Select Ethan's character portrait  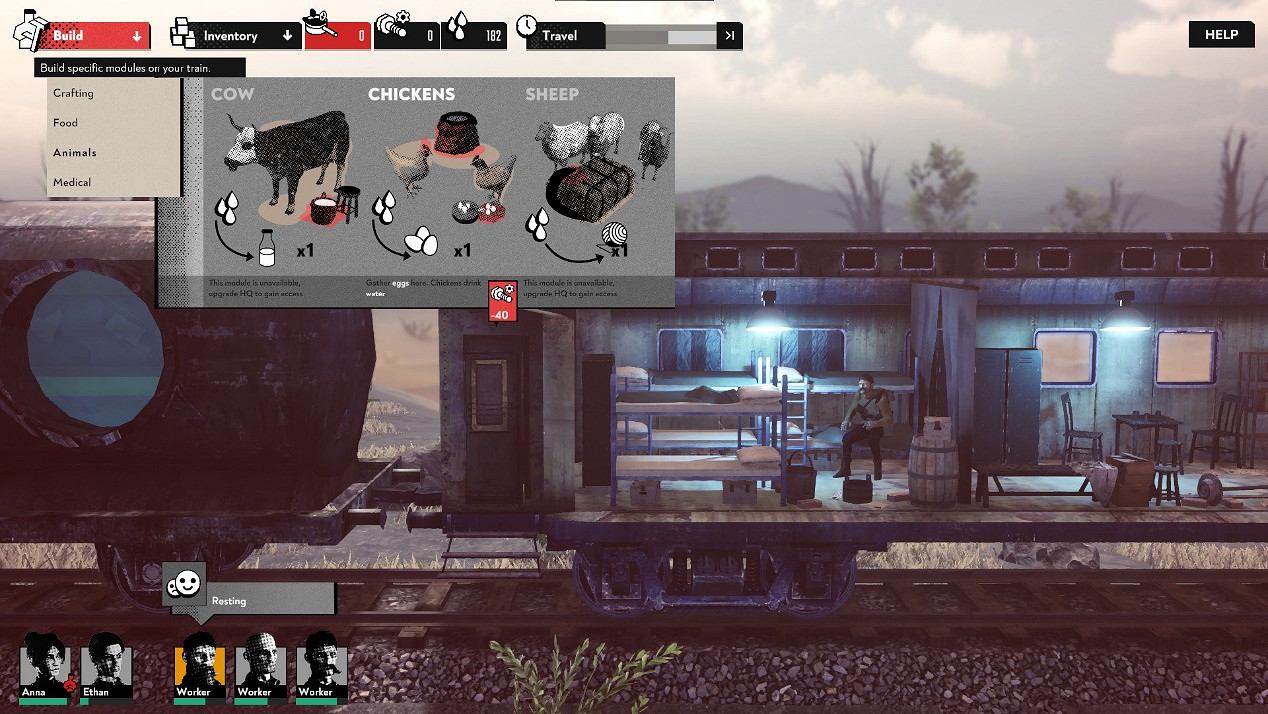(105, 664)
